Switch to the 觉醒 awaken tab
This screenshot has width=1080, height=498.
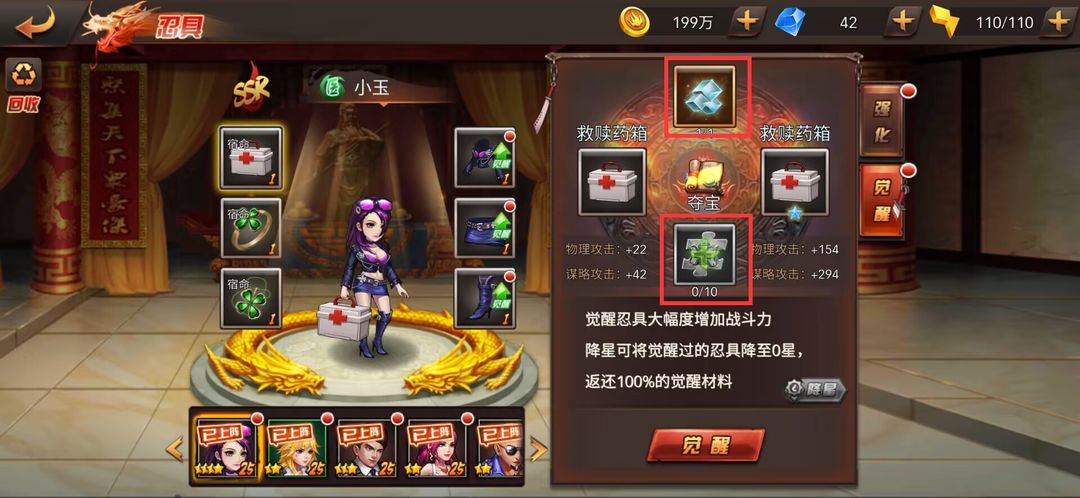(883, 200)
